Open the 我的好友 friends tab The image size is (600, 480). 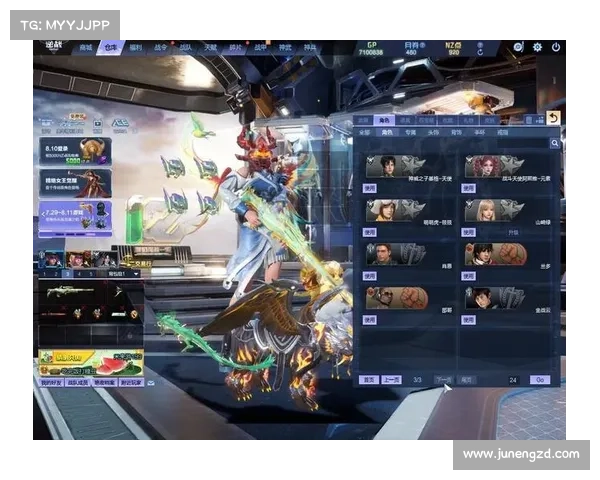coord(49,383)
